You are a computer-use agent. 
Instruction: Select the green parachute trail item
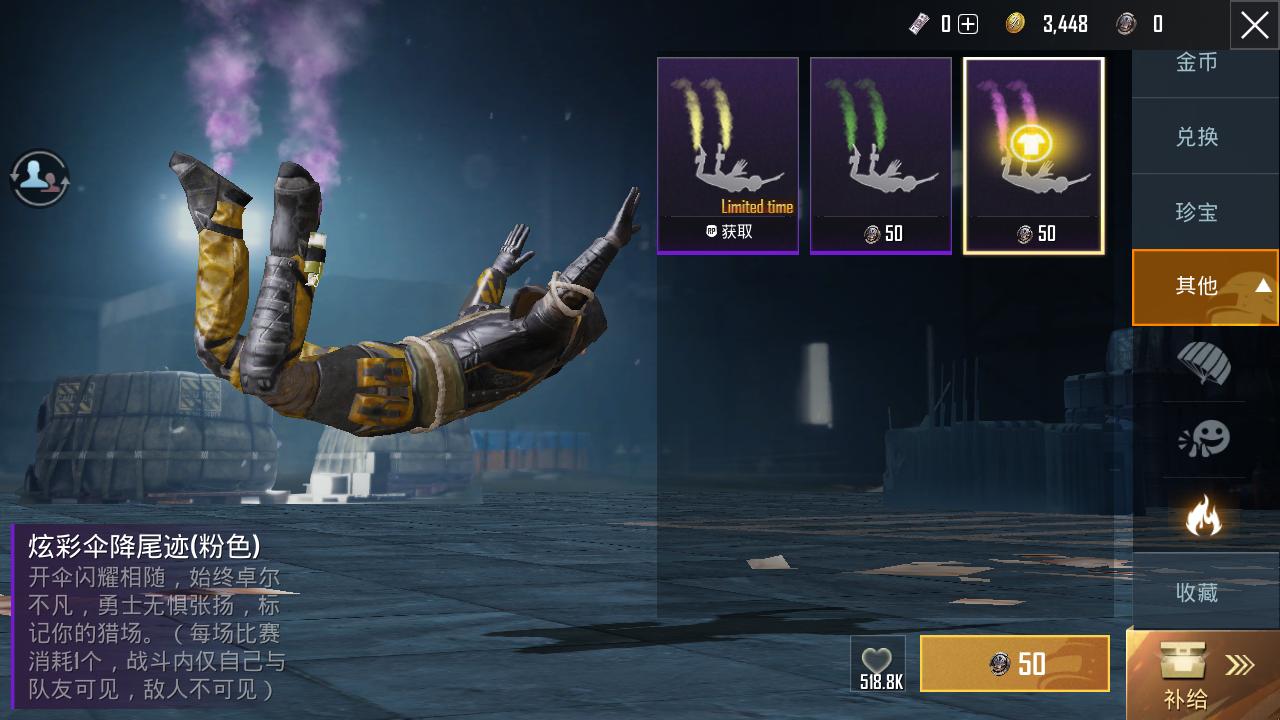click(x=880, y=155)
